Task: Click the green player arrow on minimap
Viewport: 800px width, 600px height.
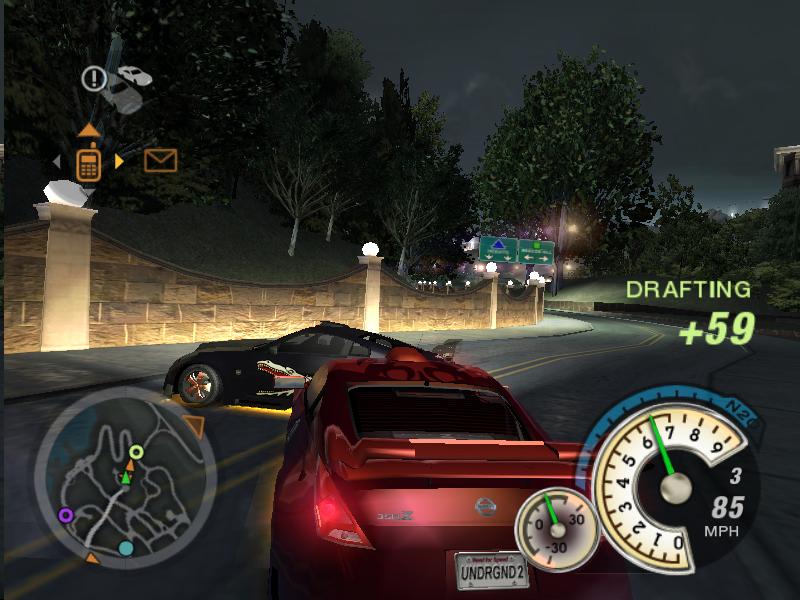Action: pos(126,478)
